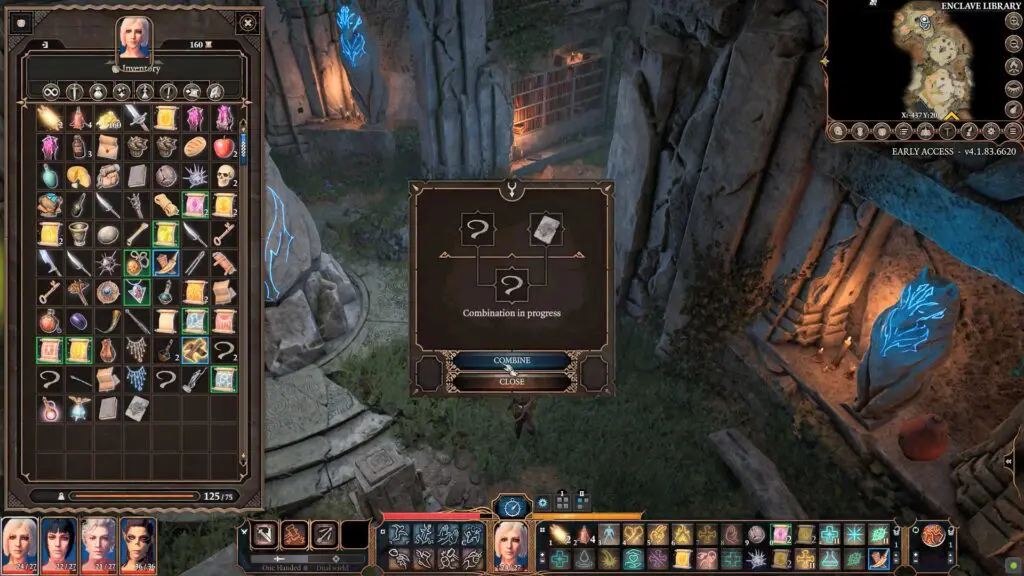
Task: Select the bread loaf in inventory
Action: 194,147
